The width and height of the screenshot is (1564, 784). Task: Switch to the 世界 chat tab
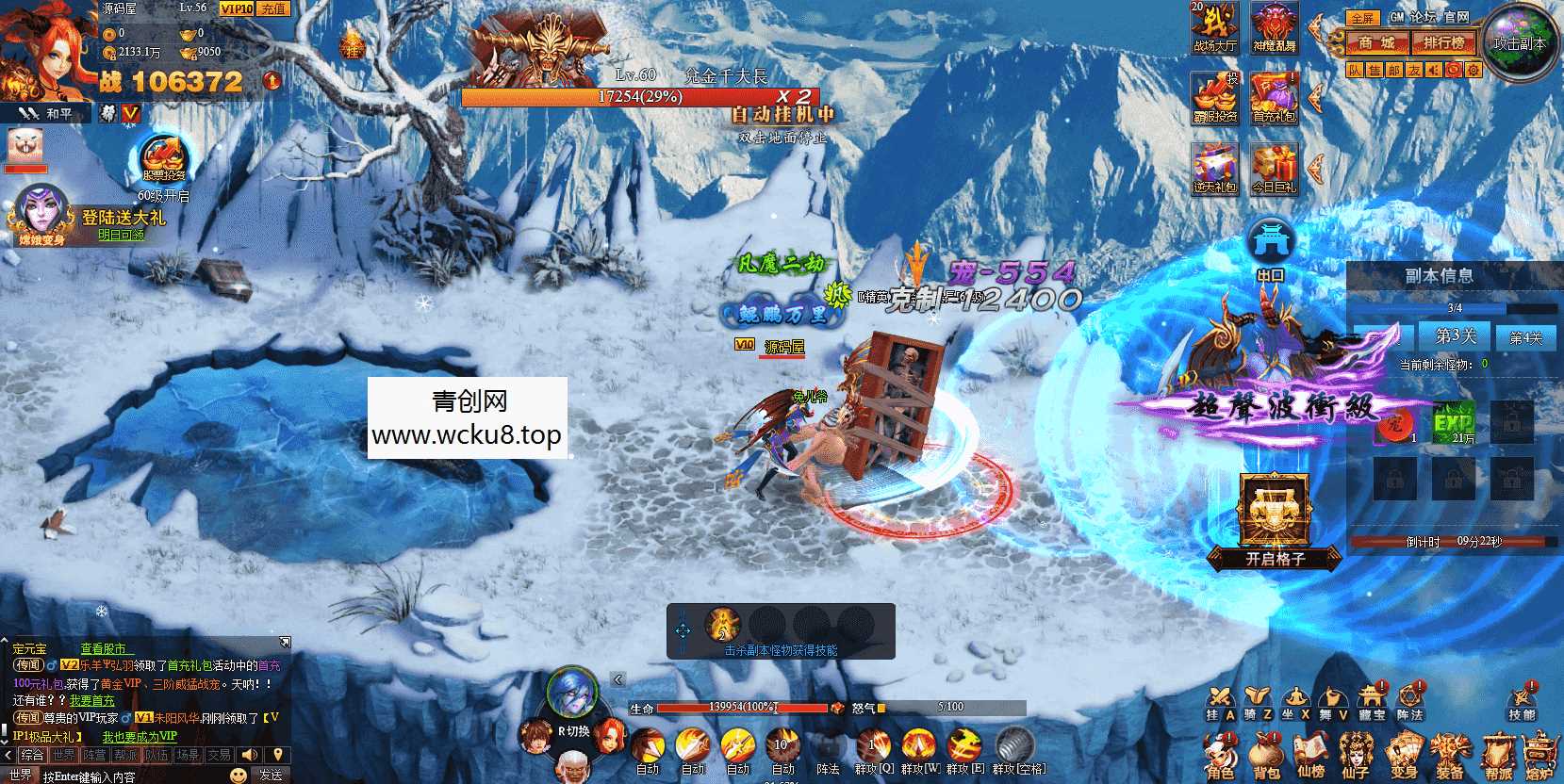point(64,756)
